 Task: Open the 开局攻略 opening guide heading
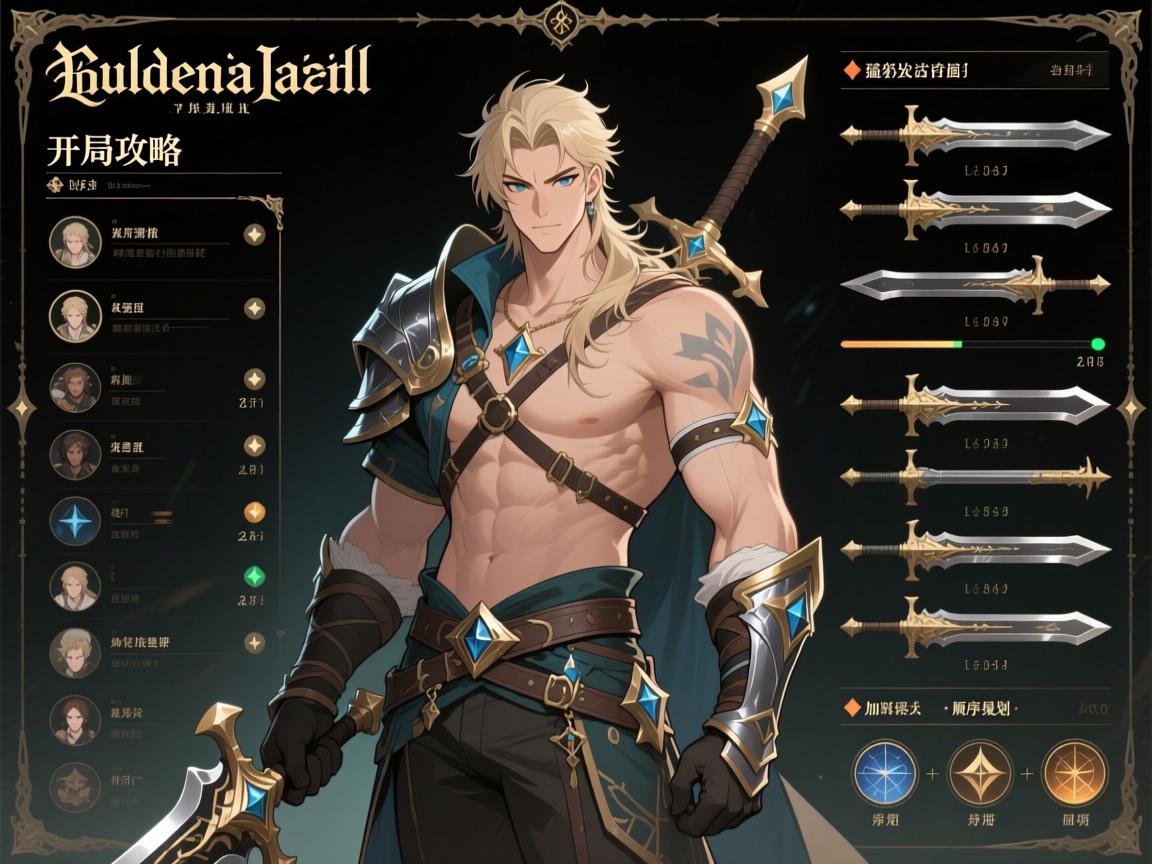click(114, 150)
